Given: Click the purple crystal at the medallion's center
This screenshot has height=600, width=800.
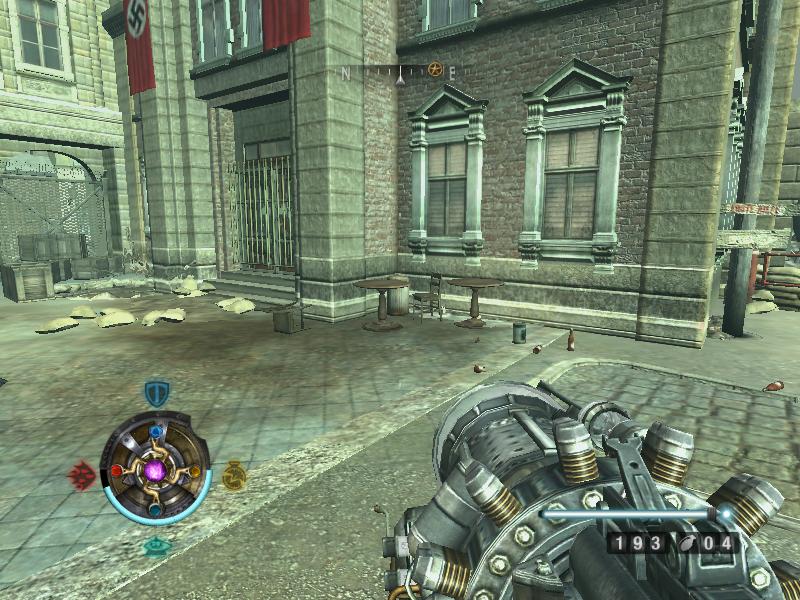Looking at the screenshot, I should click(x=155, y=469).
